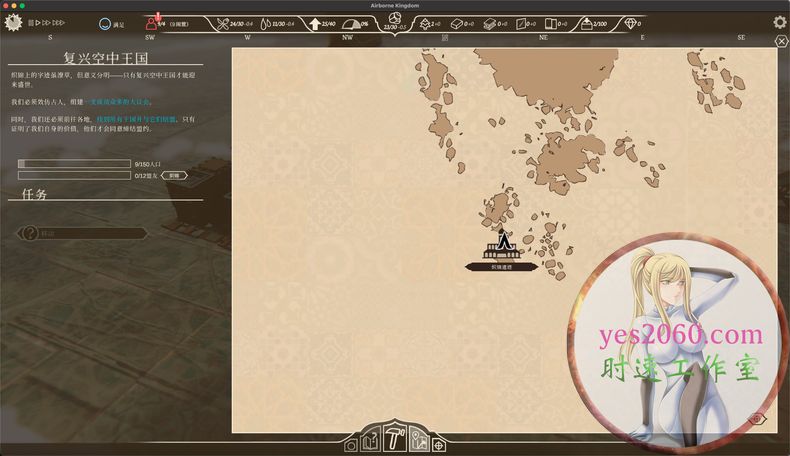Click the crosshair target button

pos(439,445)
